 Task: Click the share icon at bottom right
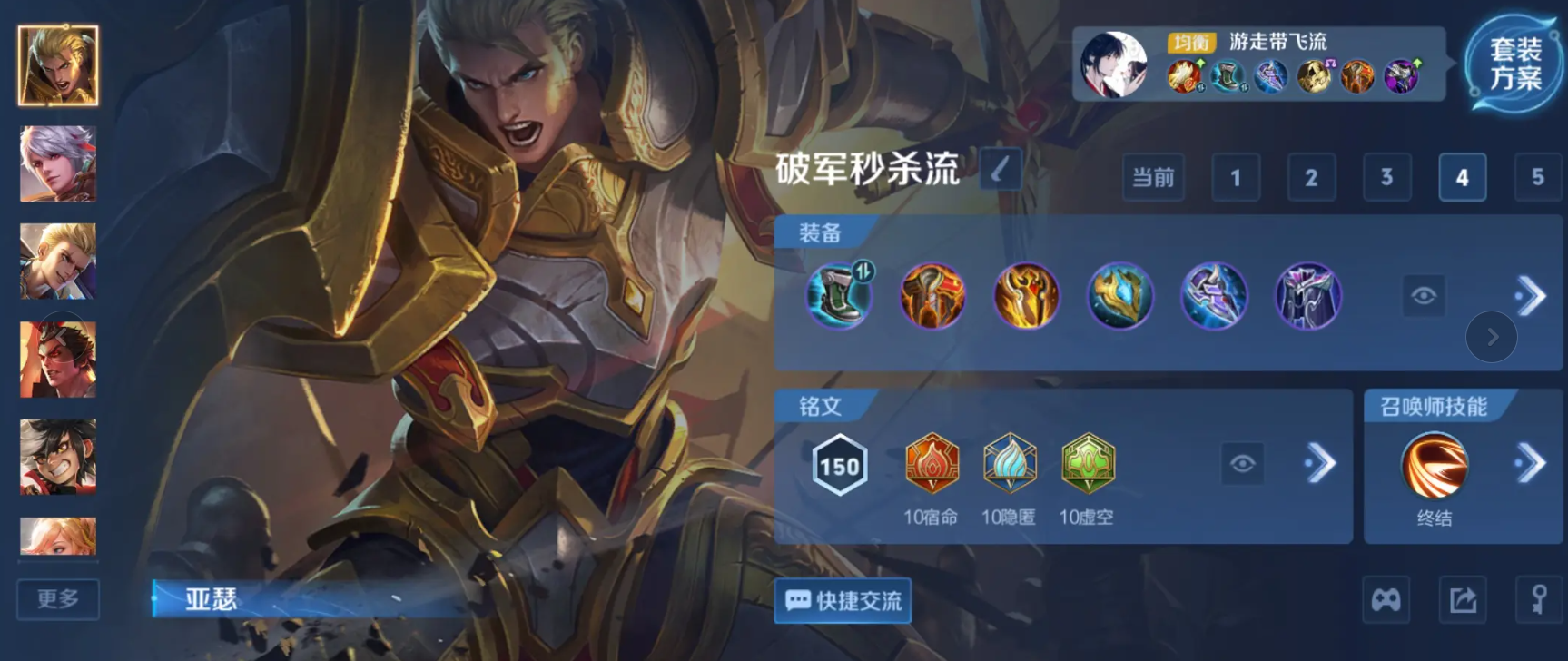[x=1463, y=600]
